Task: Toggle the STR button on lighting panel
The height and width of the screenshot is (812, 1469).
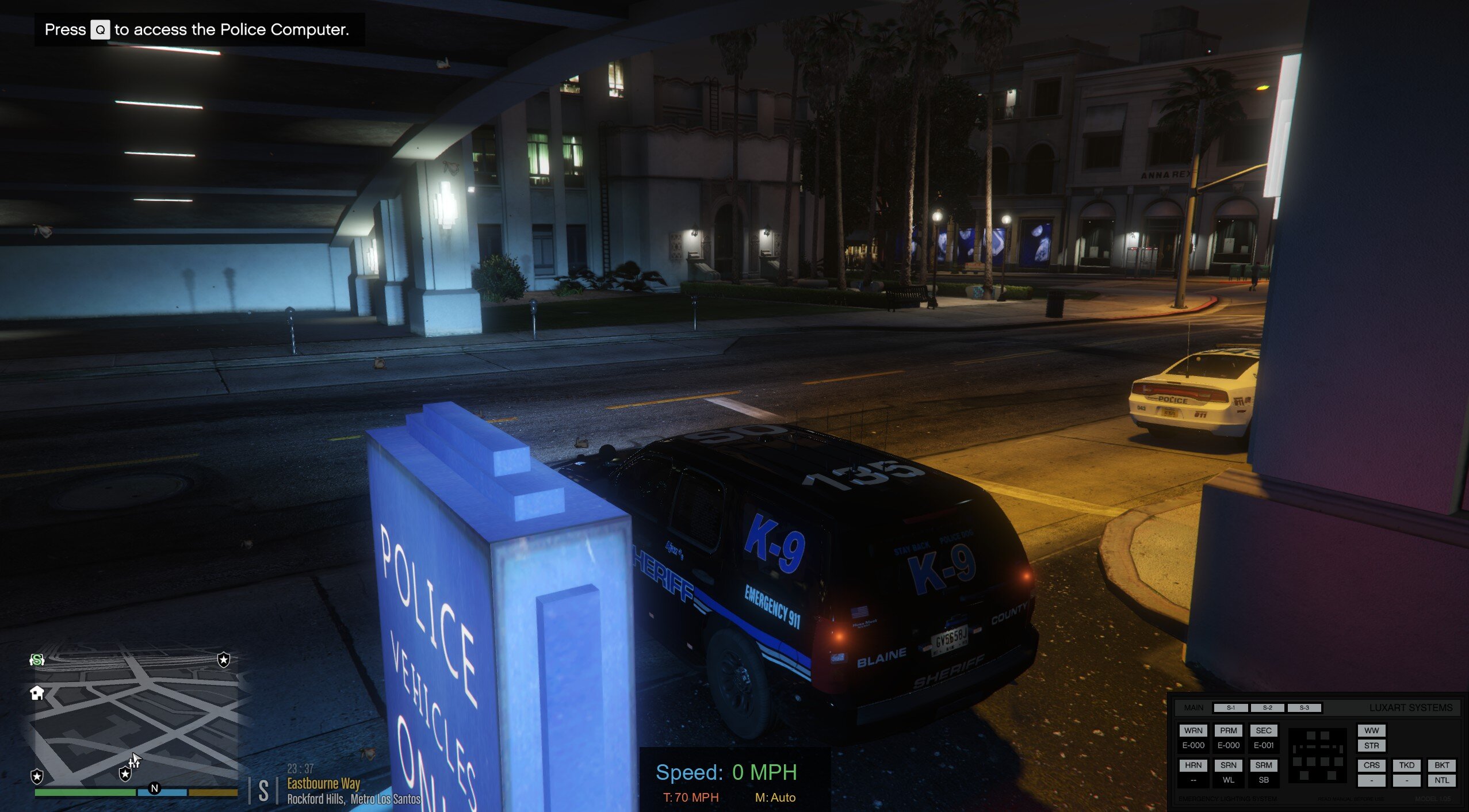Action: 1371,746
